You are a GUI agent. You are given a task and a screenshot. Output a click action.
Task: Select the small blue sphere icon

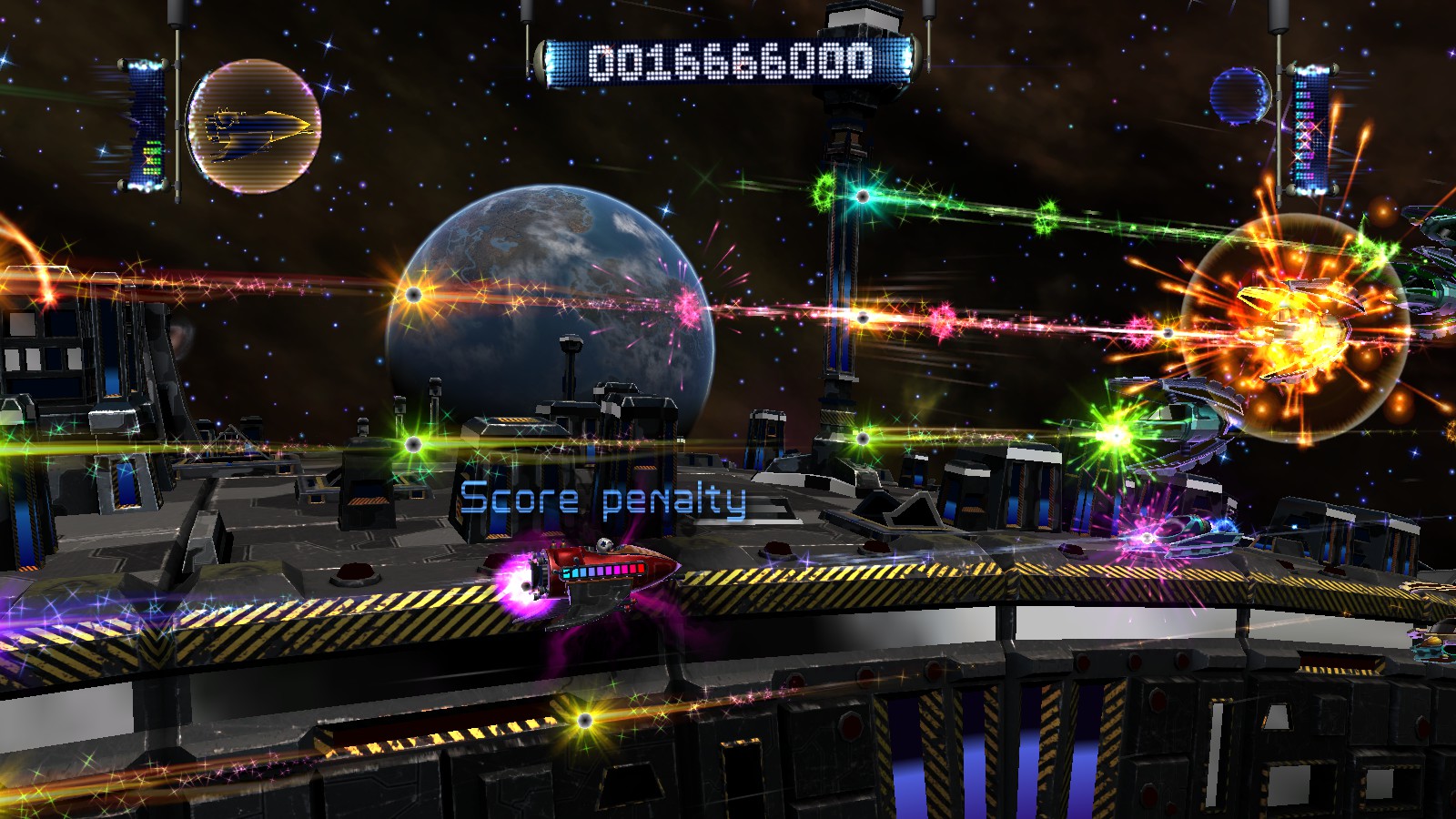point(1240,96)
